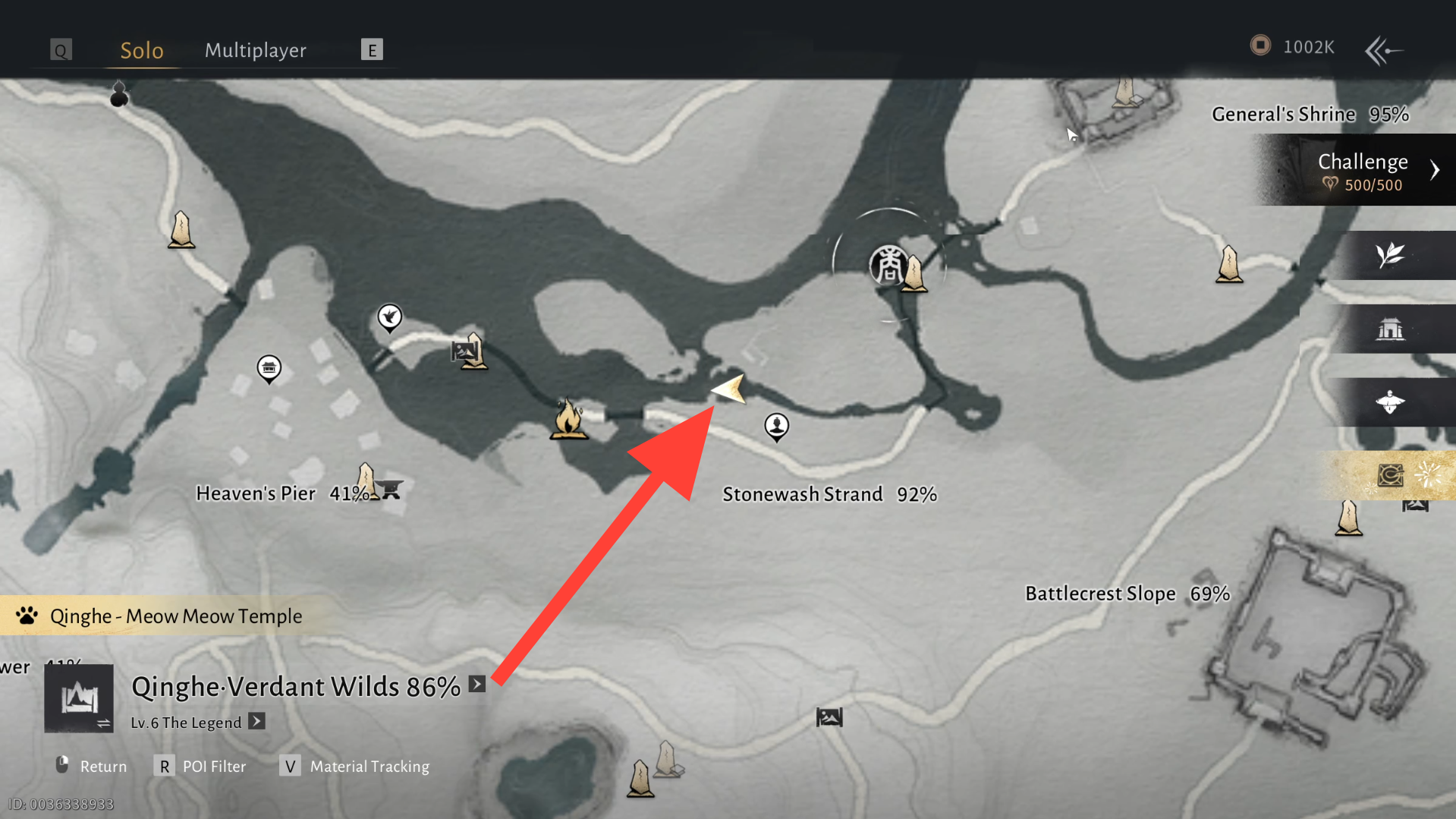Select the gourd marker on the map
This screenshot has width=1456, height=819.
coord(119,94)
